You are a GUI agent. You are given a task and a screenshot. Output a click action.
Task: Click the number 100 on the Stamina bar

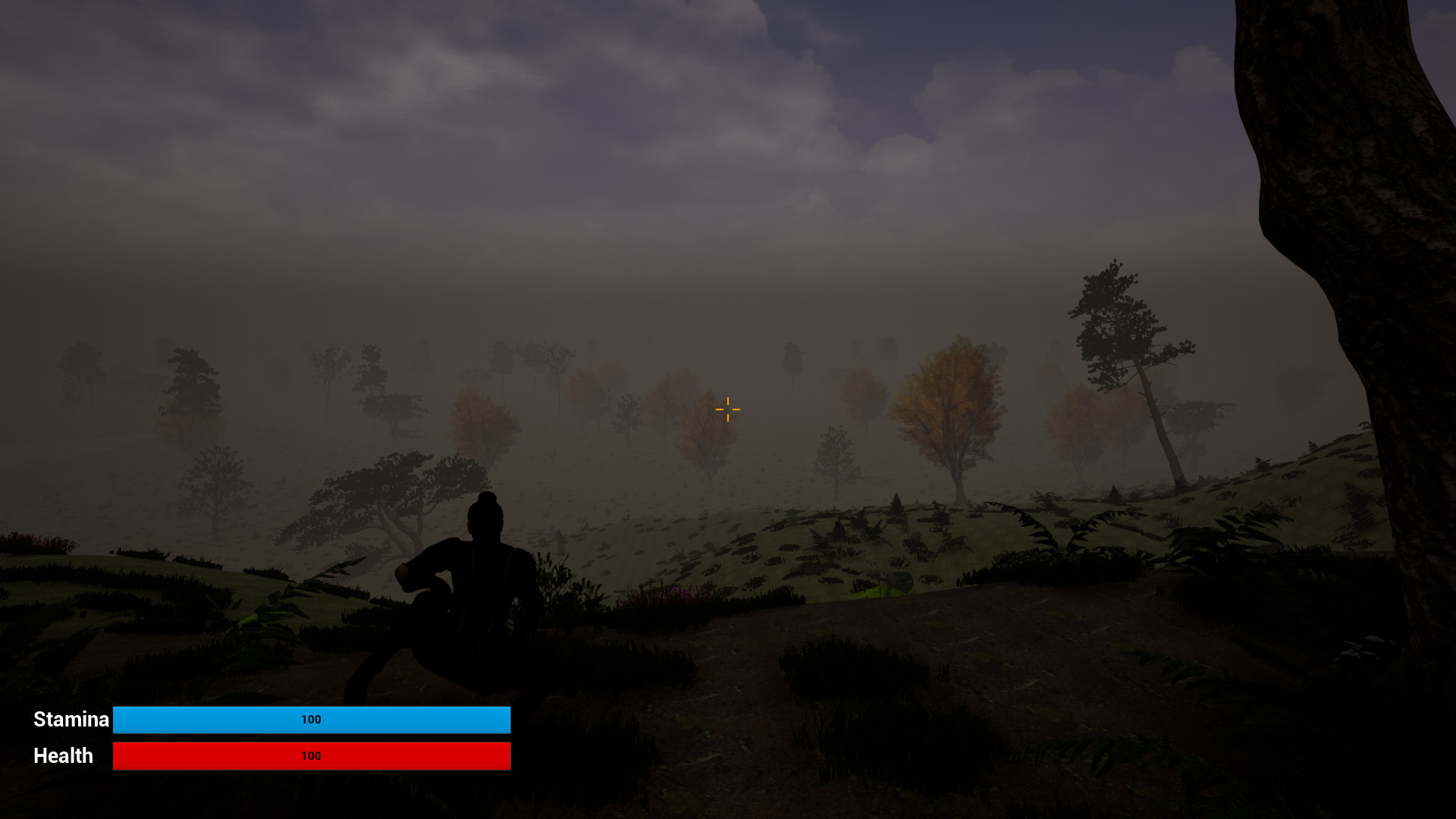coord(311,720)
